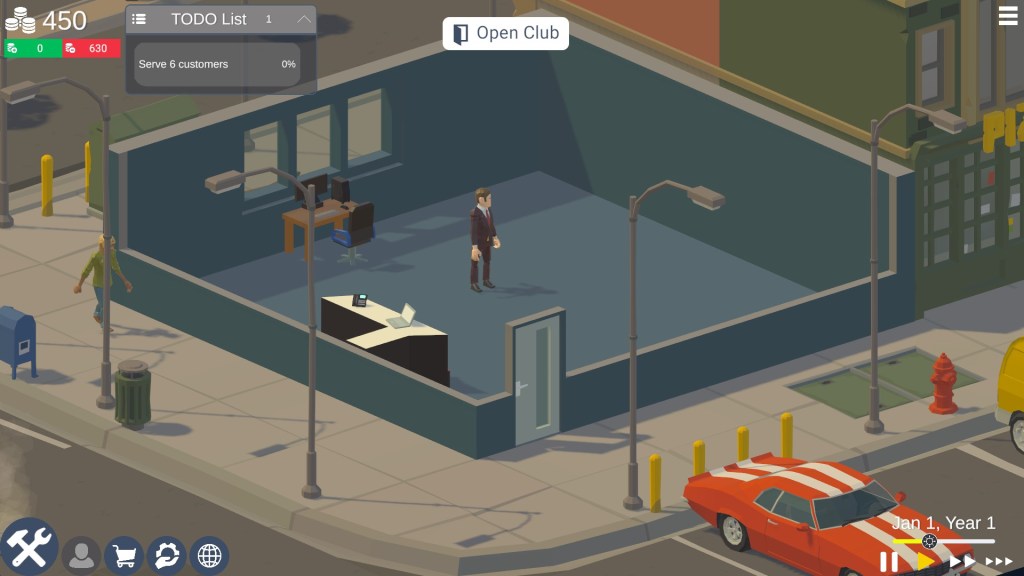Click the time-of-day sun slider handle
Screen dimensions: 1024x576
[929, 541]
